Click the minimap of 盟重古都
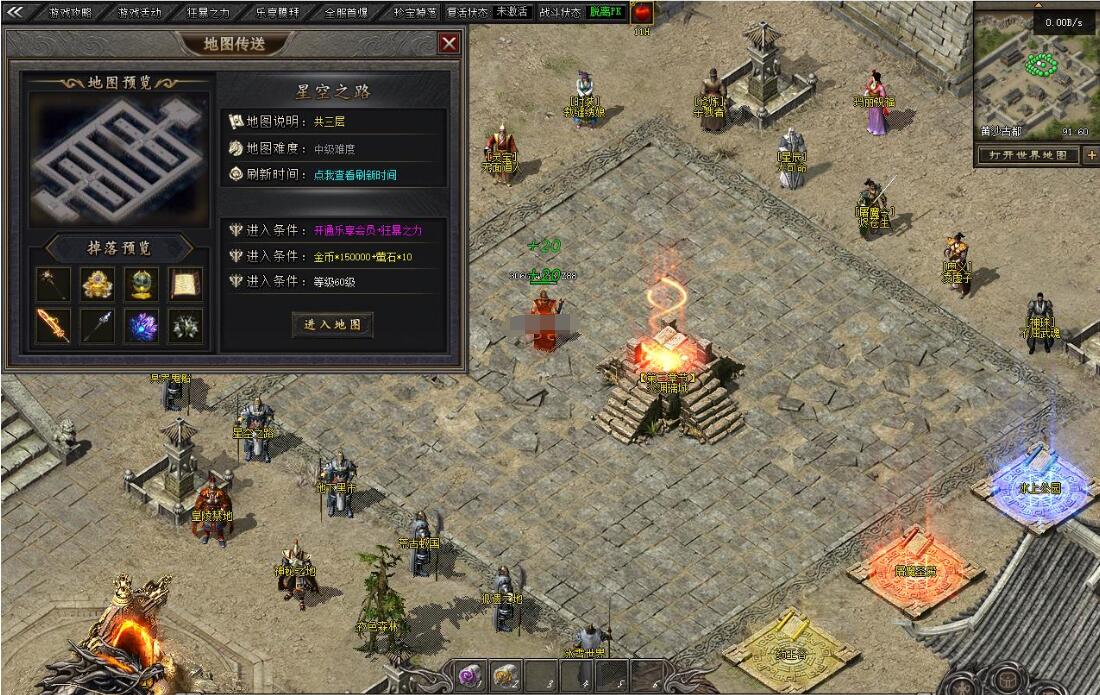The width and height of the screenshot is (1100, 695). 1035,75
